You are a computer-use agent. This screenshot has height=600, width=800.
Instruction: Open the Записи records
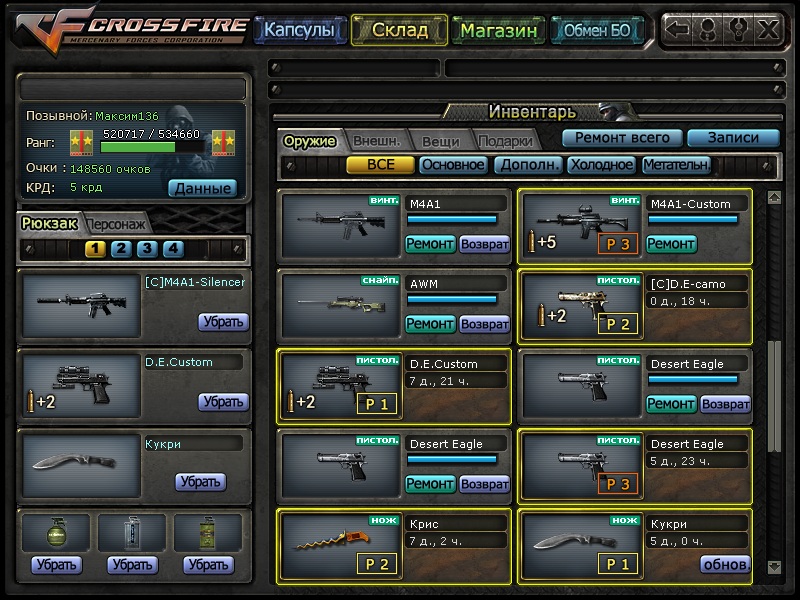pyautogui.click(x=733, y=138)
